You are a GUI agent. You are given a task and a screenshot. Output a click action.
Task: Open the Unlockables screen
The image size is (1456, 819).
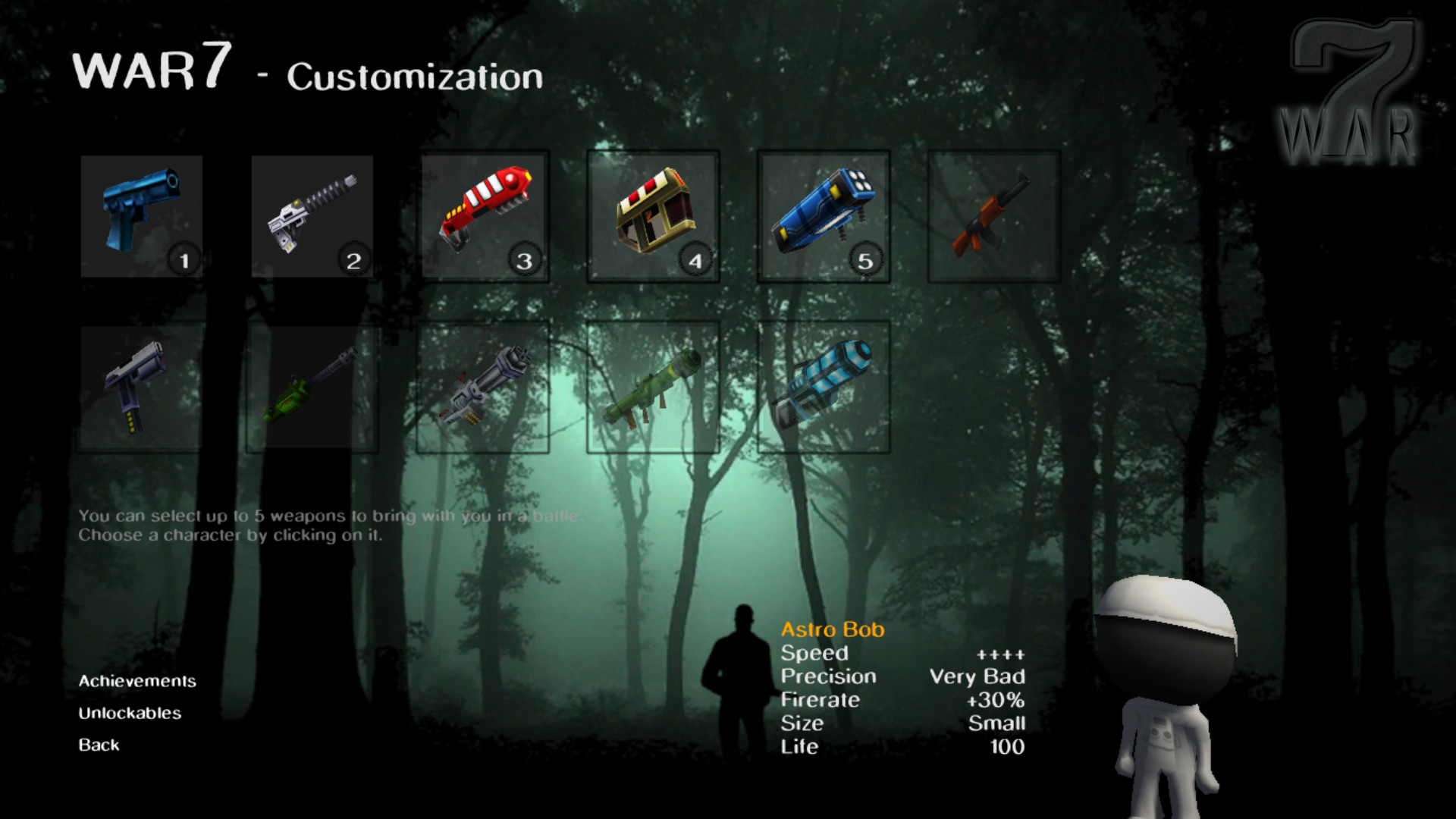click(x=129, y=713)
